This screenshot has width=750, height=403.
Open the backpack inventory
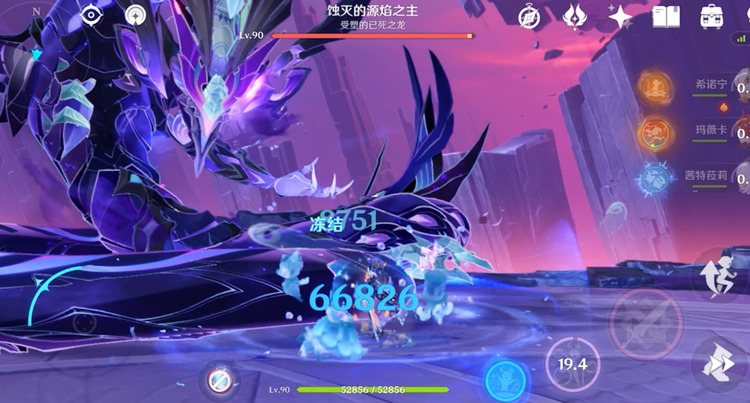pos(712,16)
